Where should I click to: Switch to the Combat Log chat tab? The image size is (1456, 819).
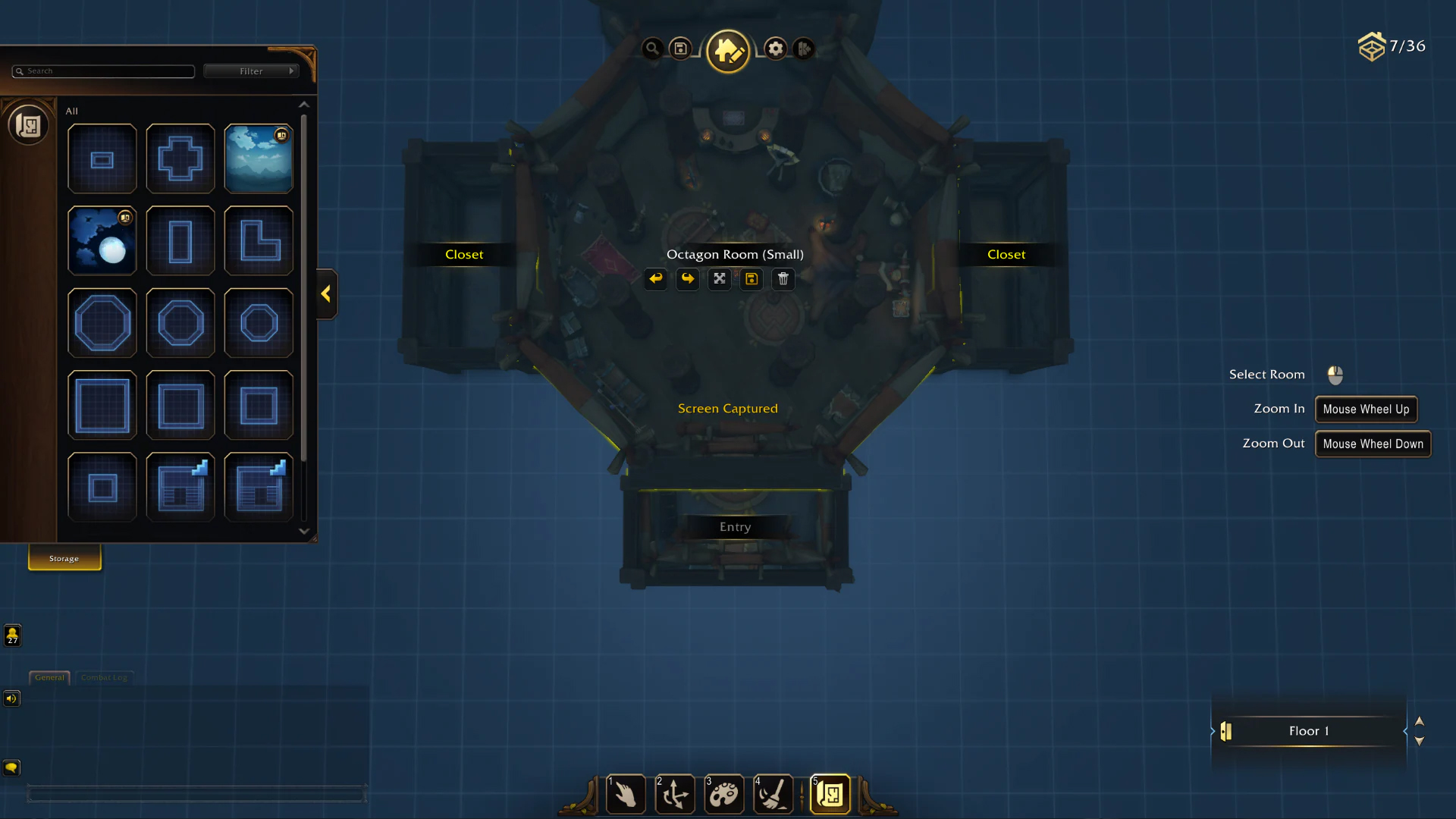104,677
